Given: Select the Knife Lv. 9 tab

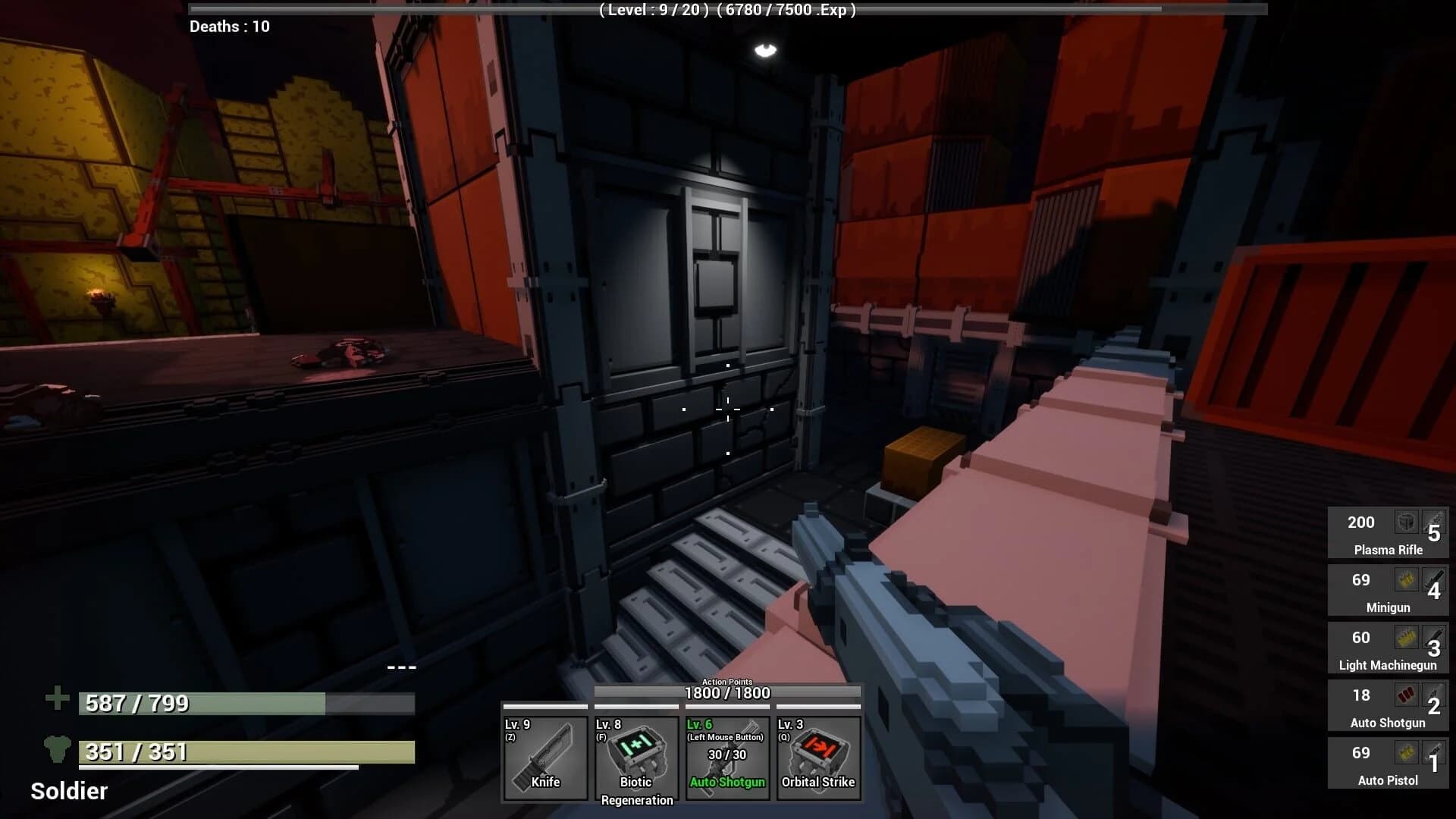Looking at the screenshot, I should pyautogui.click(x=544, y=758).
